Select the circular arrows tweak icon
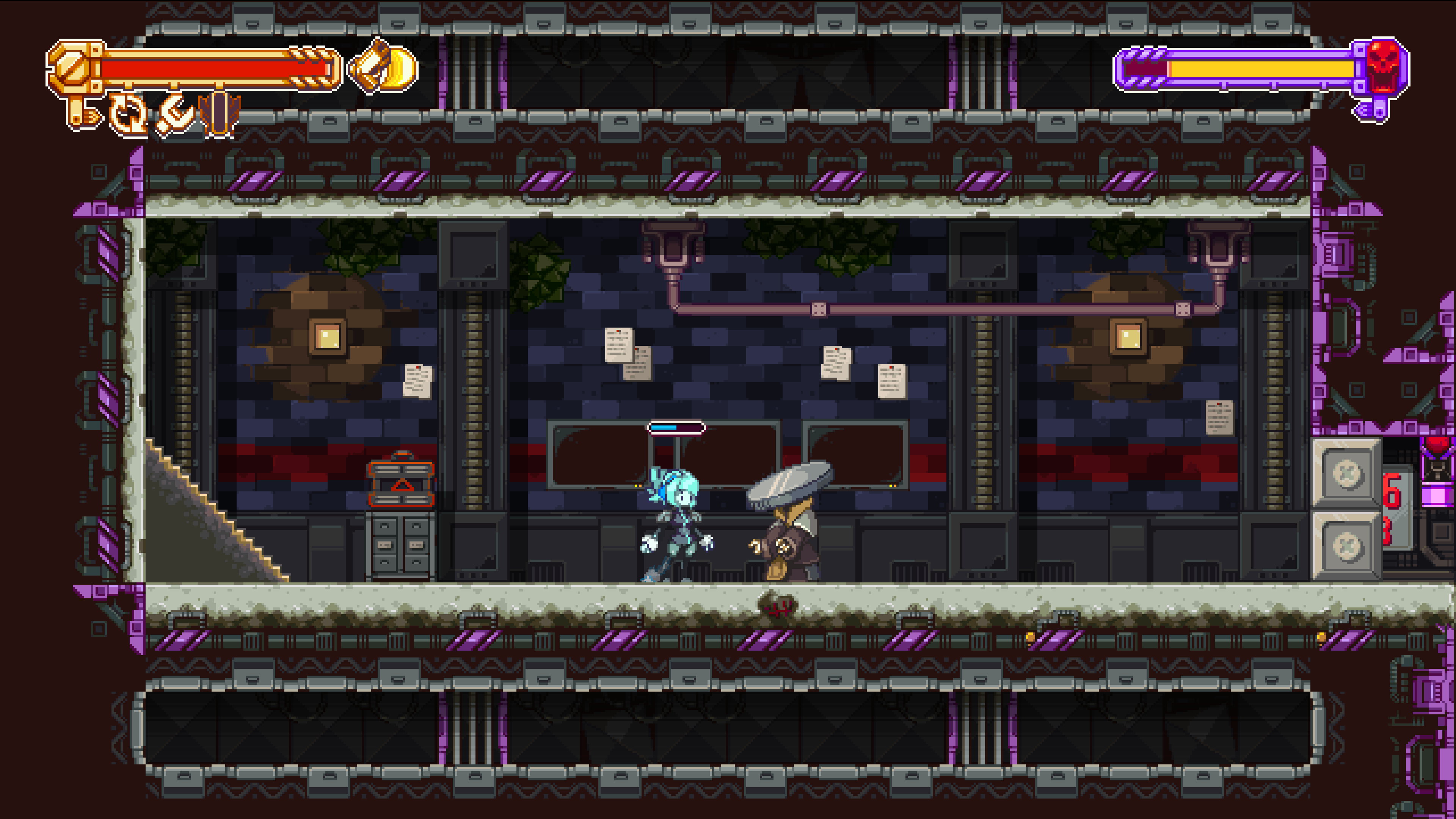The width and height of the screenshot is (1456, 819). pyautogui.click(x=128, y=115)
